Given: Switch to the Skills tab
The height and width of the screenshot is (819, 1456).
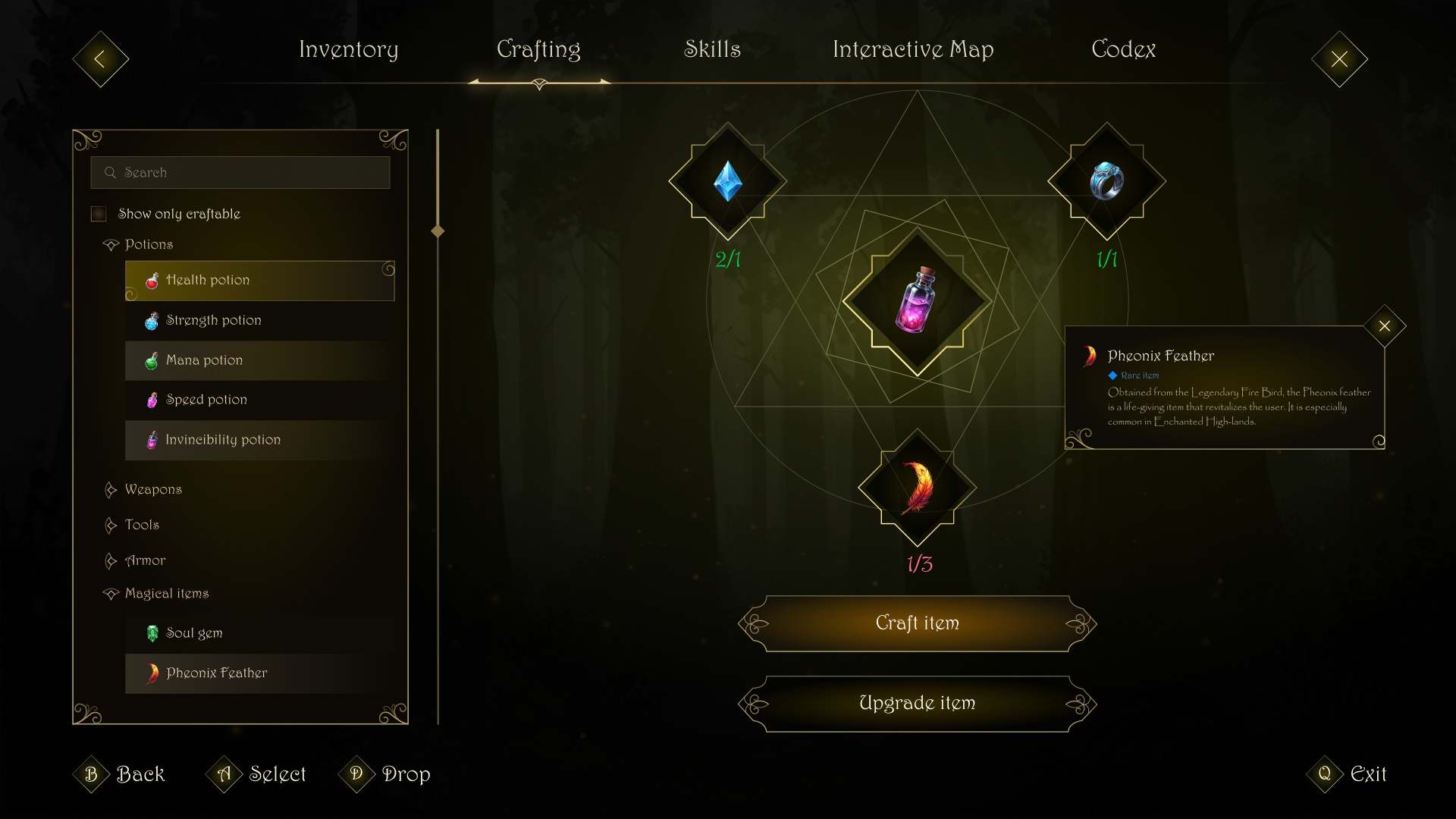Looking at the screenshot, I should tap(712, 50).
